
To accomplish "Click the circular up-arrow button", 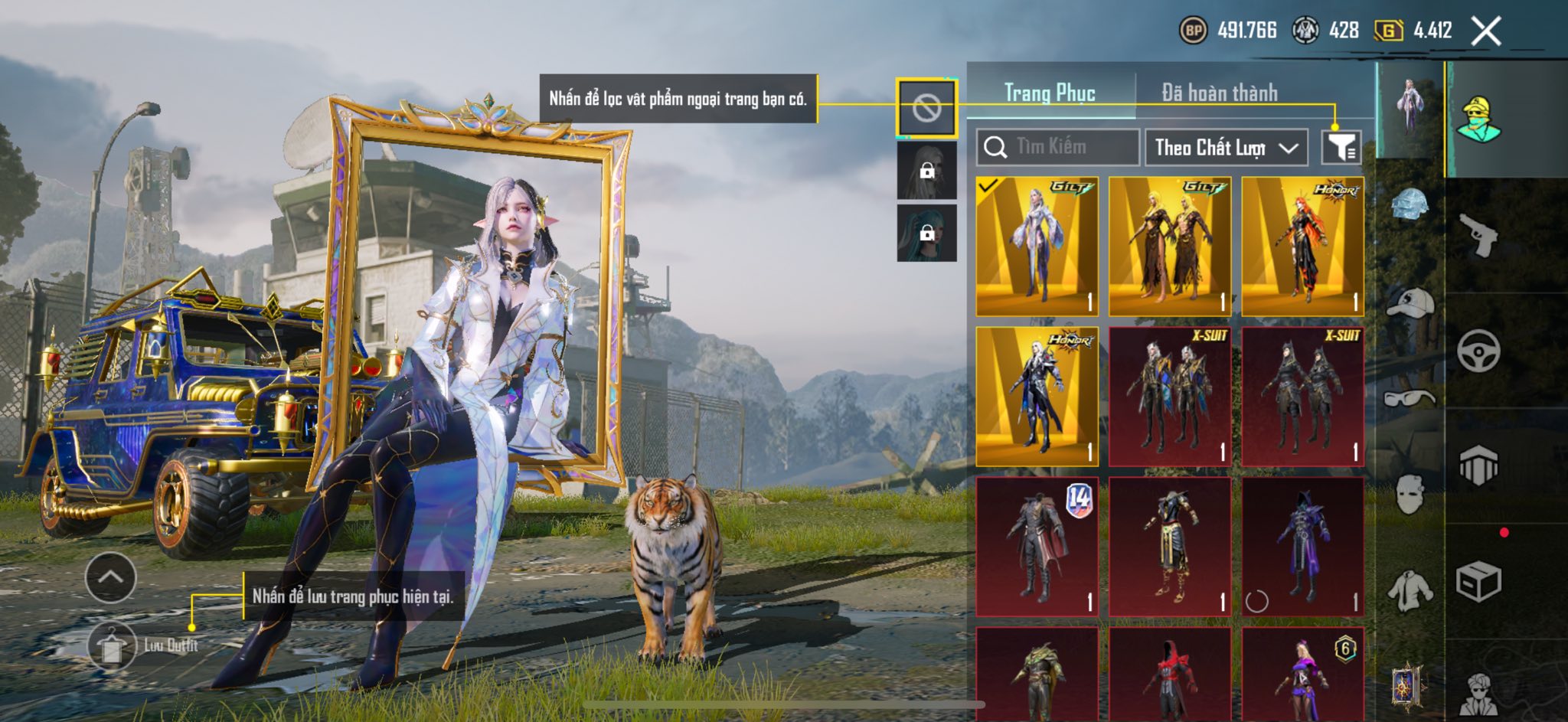I will pos(111,577).
